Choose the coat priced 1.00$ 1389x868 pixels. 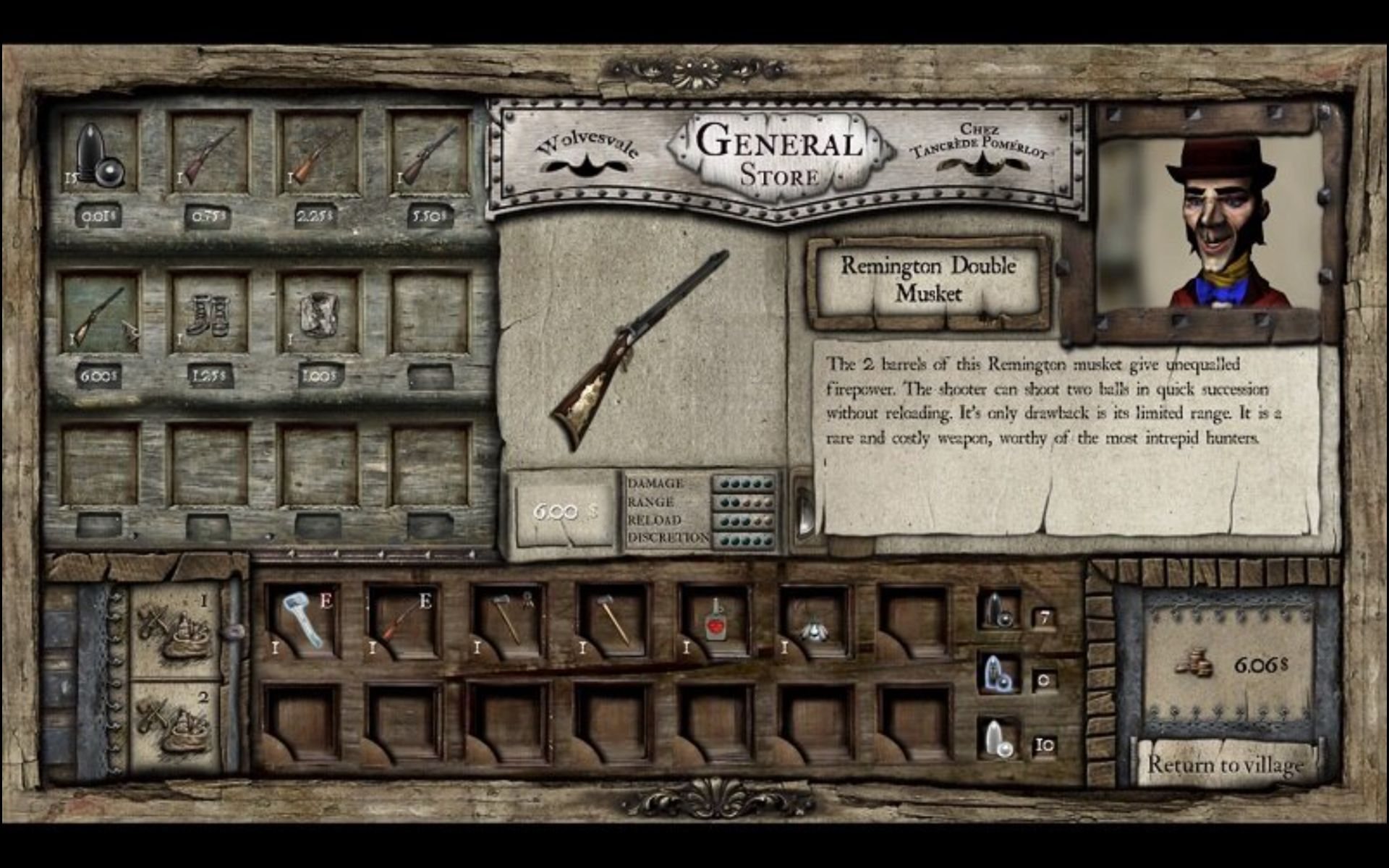tap(319, 314)
